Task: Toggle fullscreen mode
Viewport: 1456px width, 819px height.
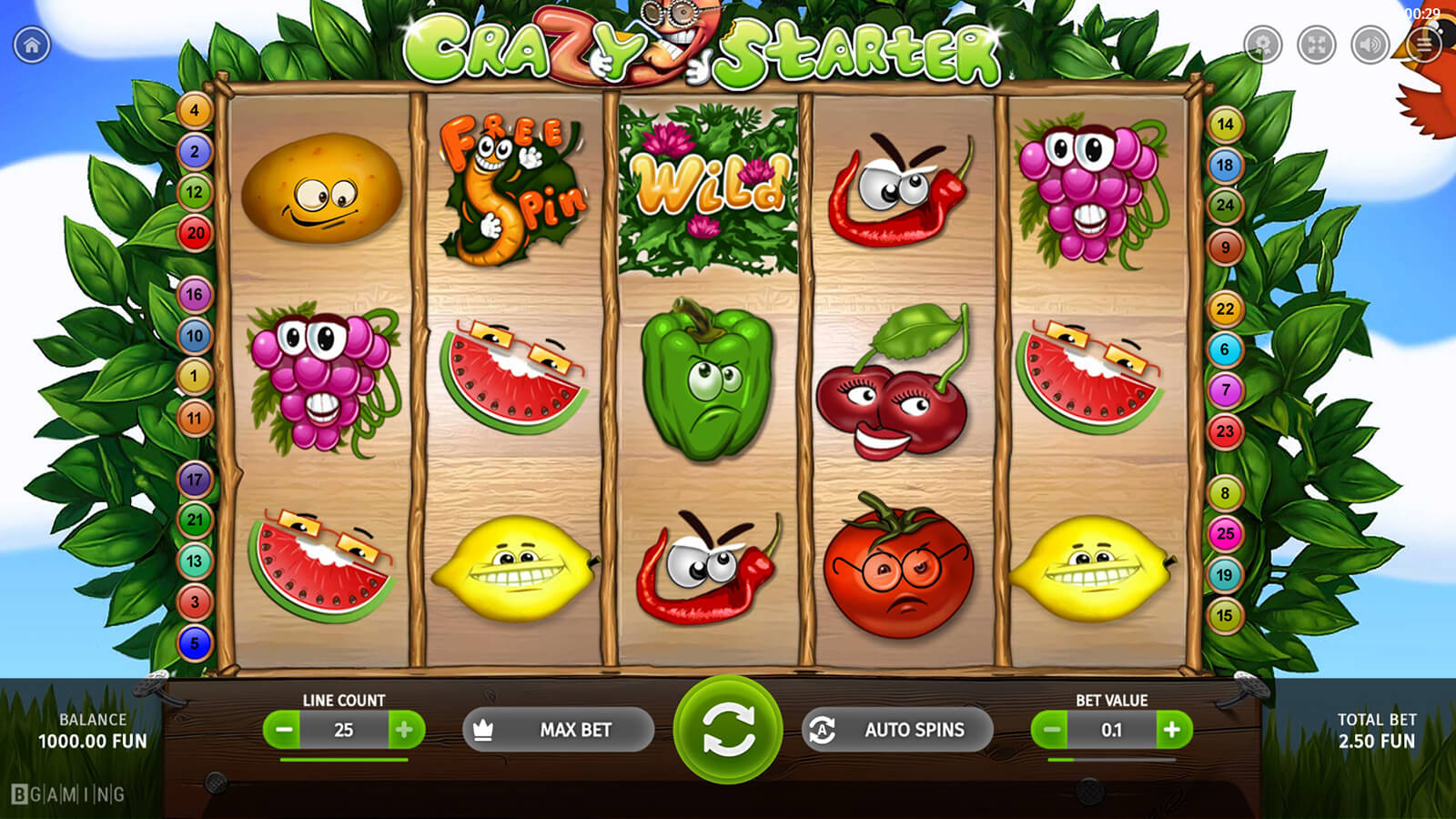Action: (x=1316, y=45)
